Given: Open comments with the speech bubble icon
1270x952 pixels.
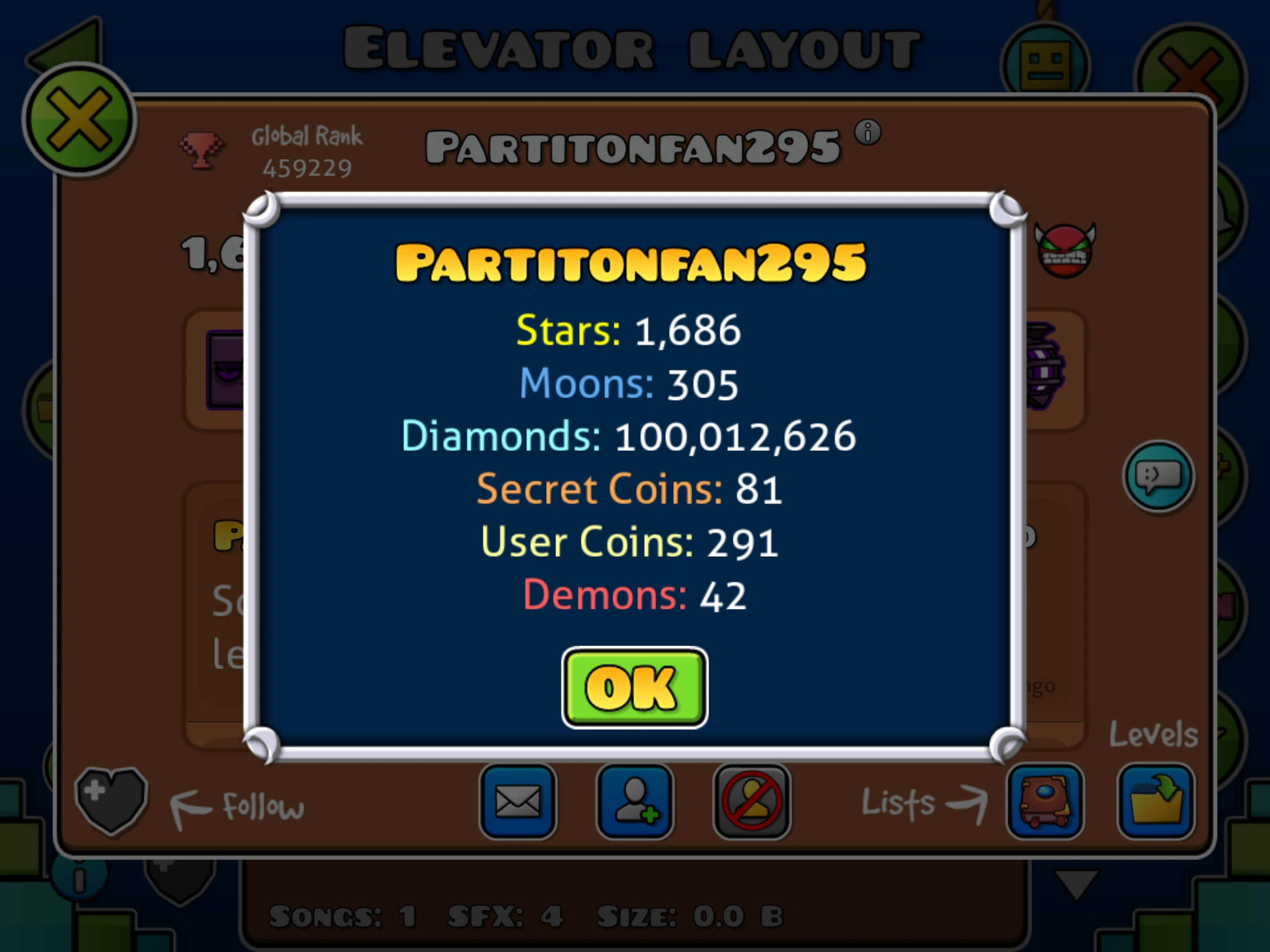Looking at the screenshot, I should (x=1159, y=477).
